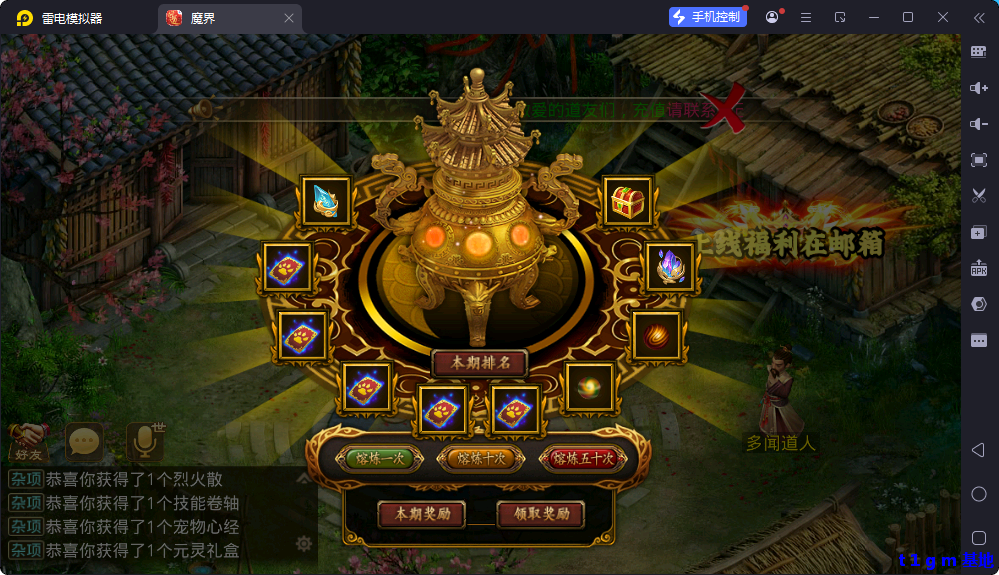999x575 pixels.
Task: Select the fire orb reward slot
Action: click(656, 335)
